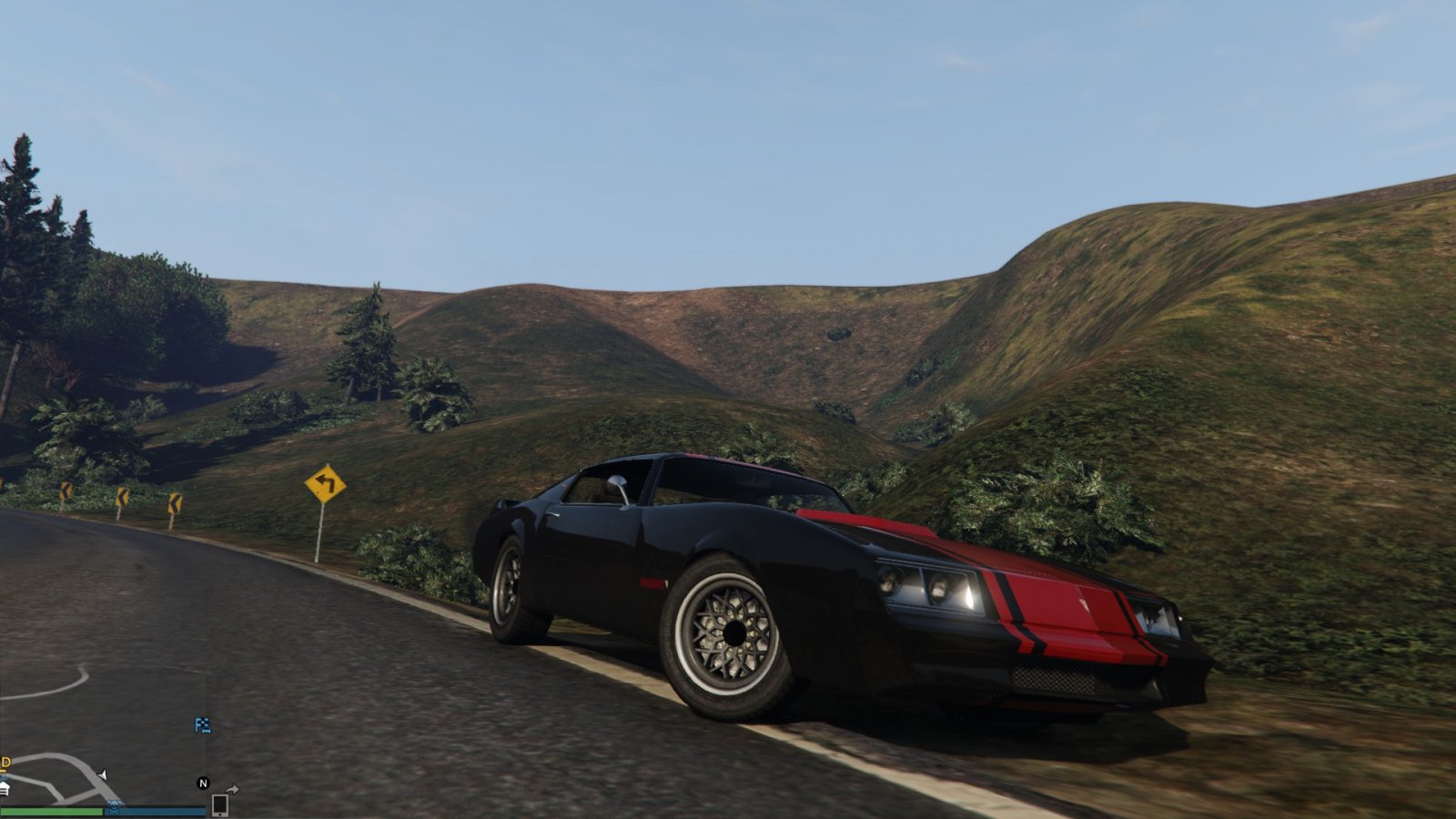Select the white garage blip on minimap
Screen dimensions: 1456x819
(5, 789)
